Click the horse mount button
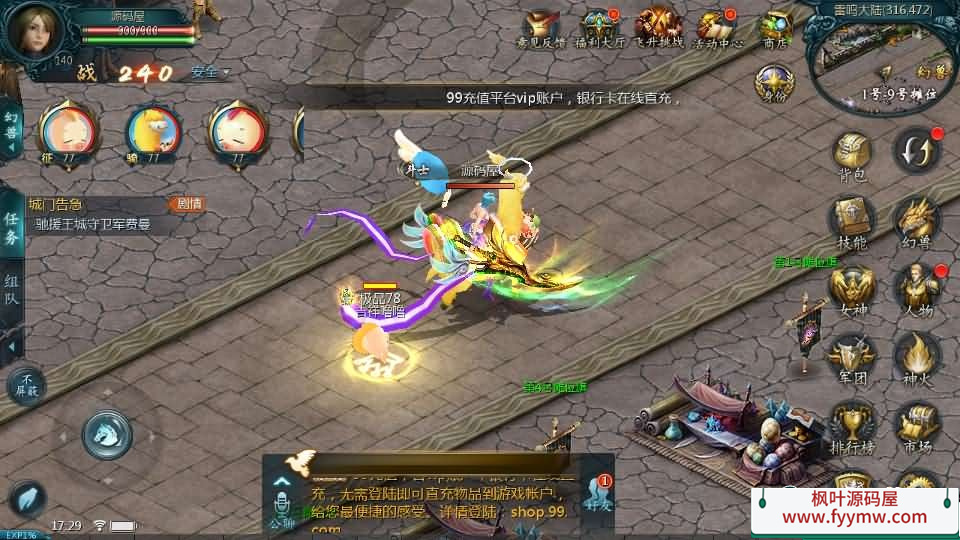This screenshot has width=960, height=540. click(107, 433)
